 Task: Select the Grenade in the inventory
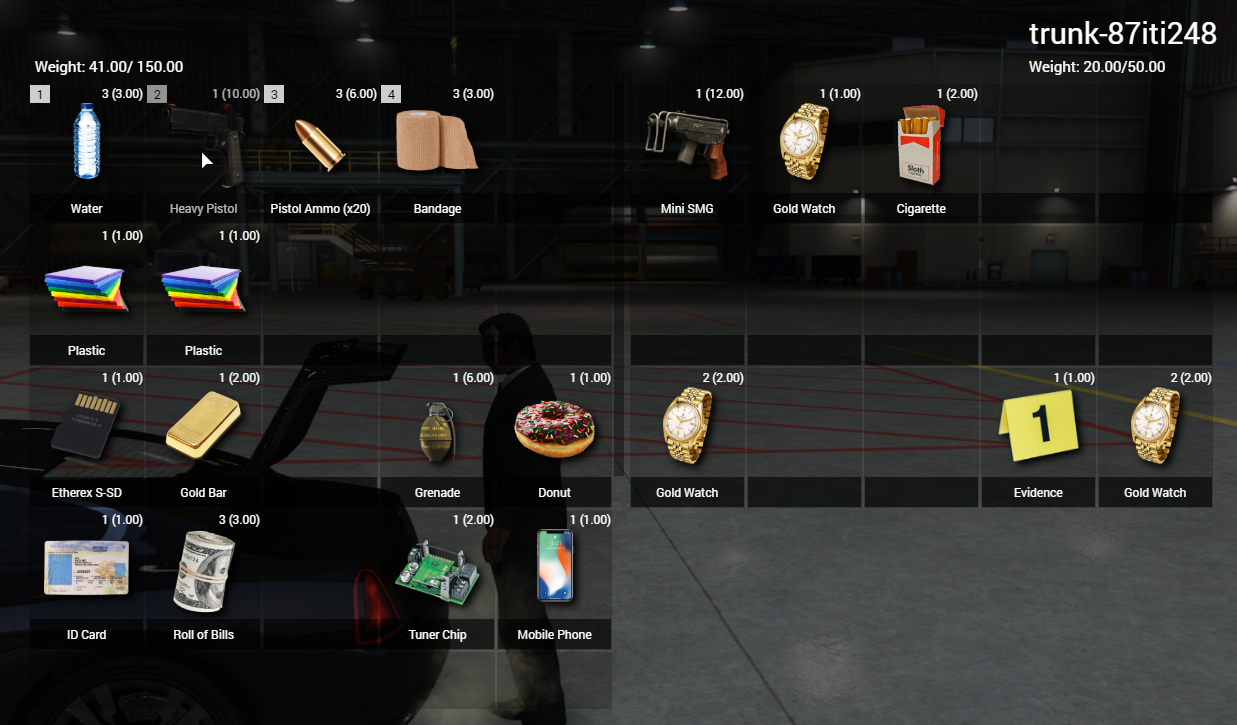[437, 435]
